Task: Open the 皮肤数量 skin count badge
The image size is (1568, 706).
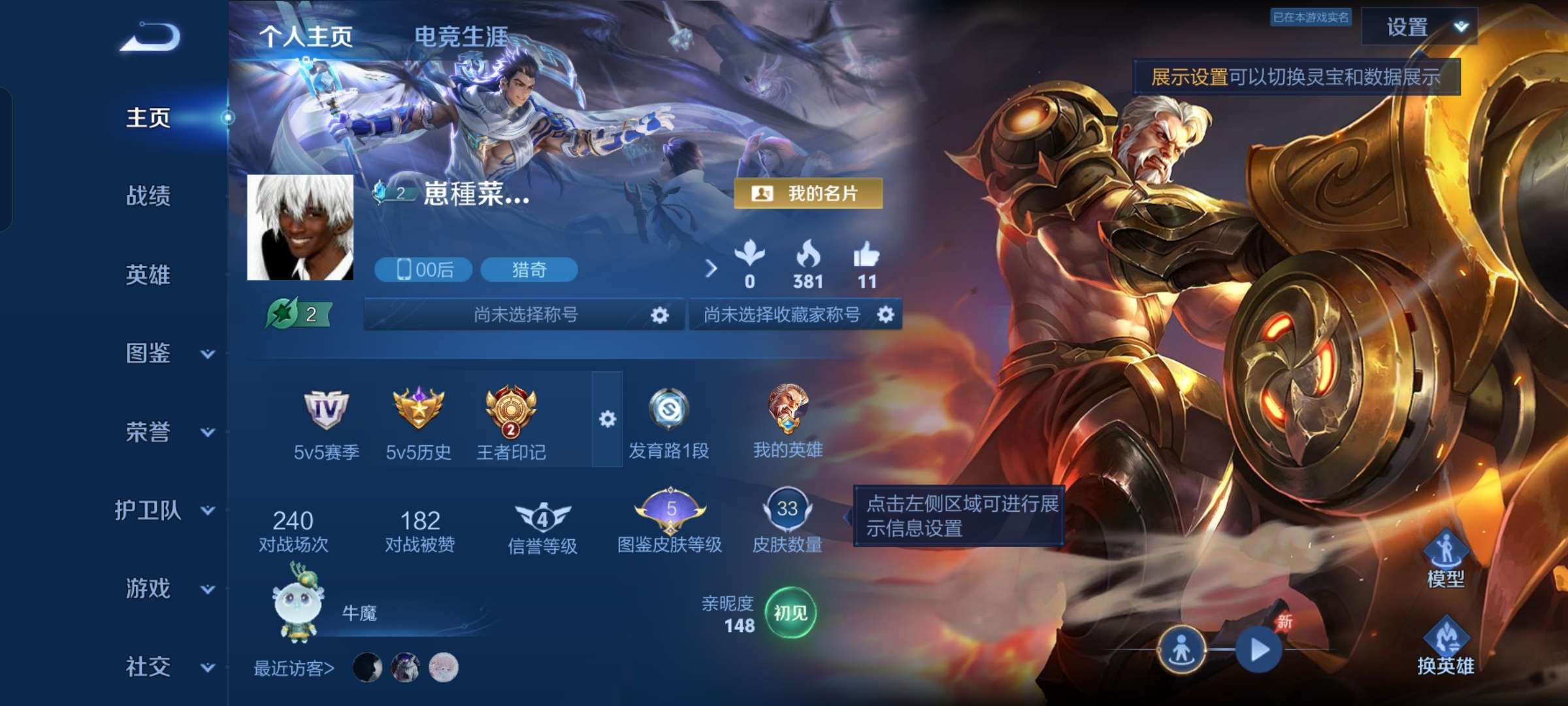Action: click(x=787, y=513)
